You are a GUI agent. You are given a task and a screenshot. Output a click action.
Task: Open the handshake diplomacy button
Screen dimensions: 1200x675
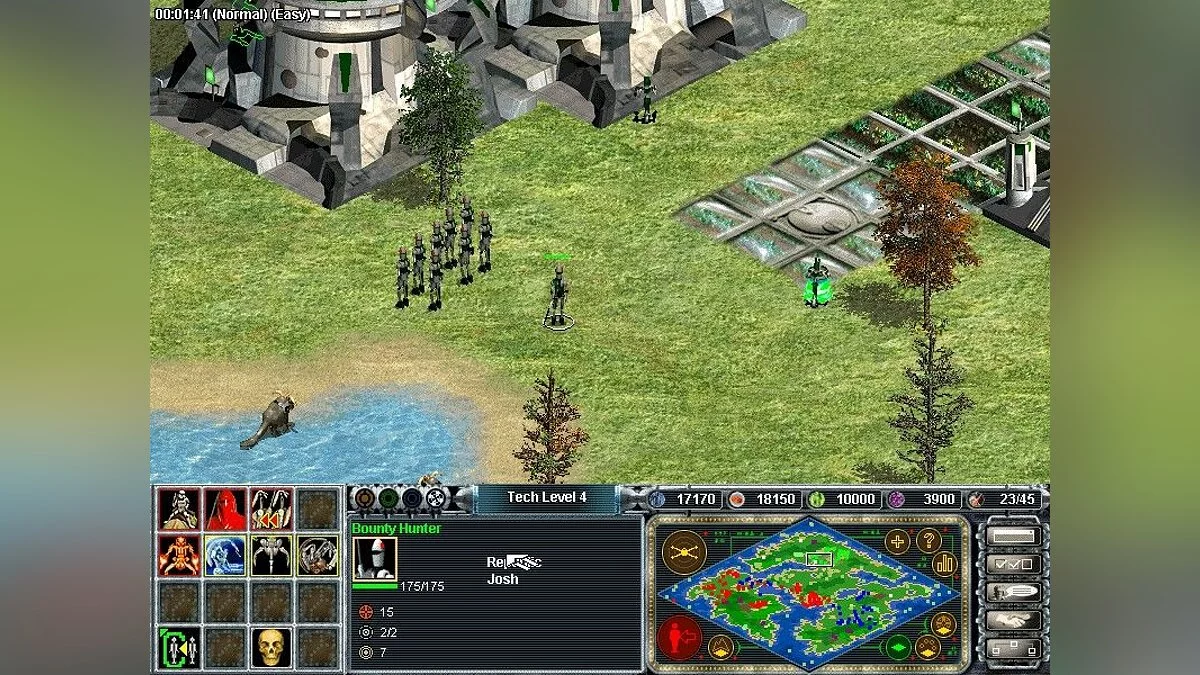coord(1011,620)
